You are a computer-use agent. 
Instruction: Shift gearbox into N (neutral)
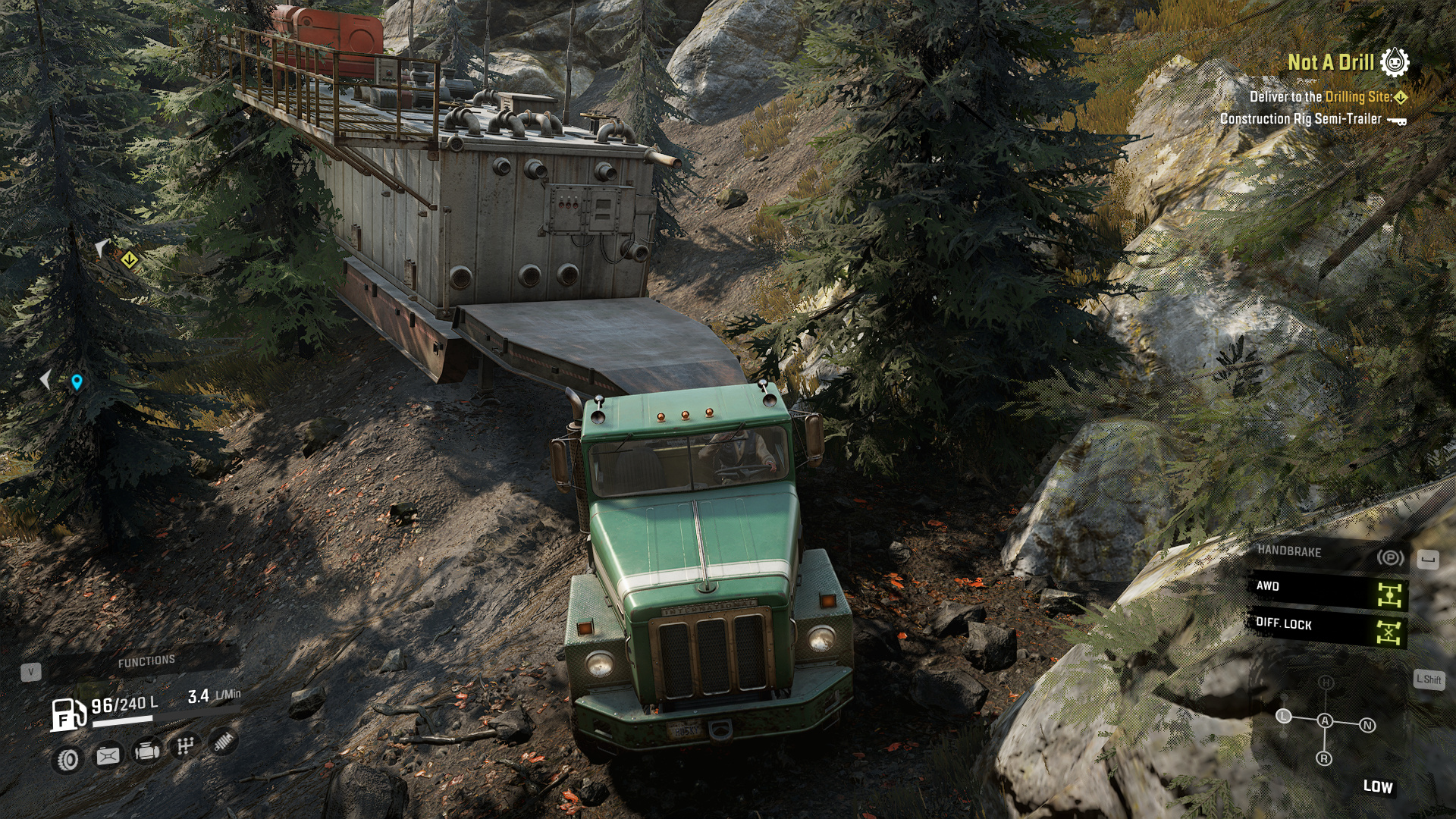(1367, 725)
